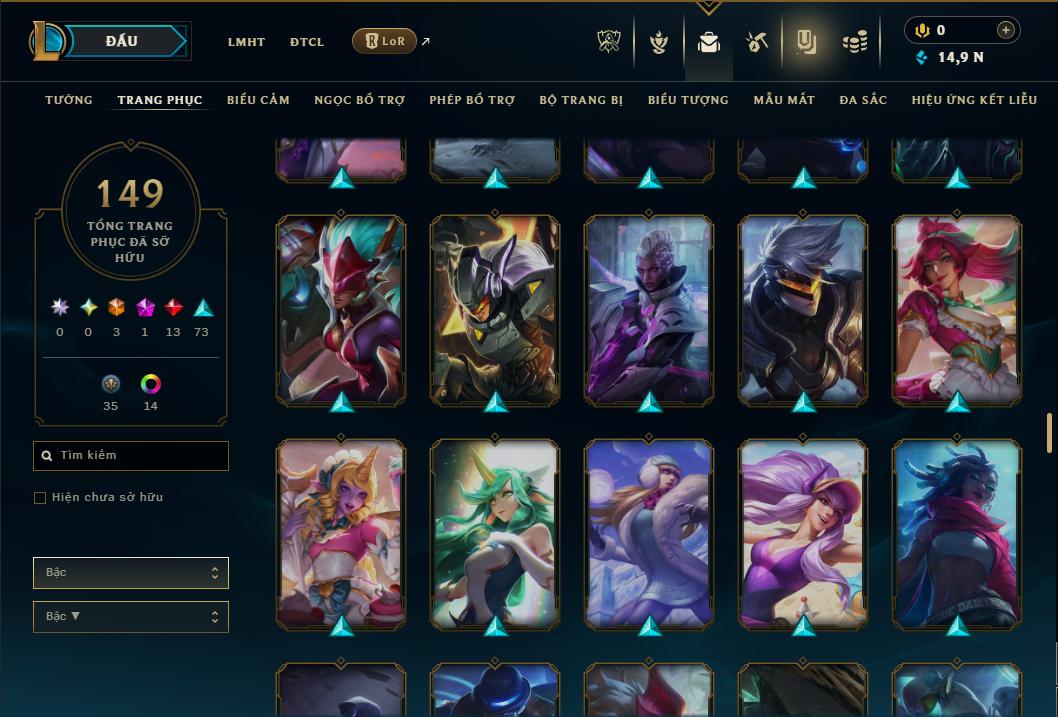This screenshot has height=717, width=1058.
Task: Toggle the Hiện chưa sở hữu checkbox
Action: (40, 498)
